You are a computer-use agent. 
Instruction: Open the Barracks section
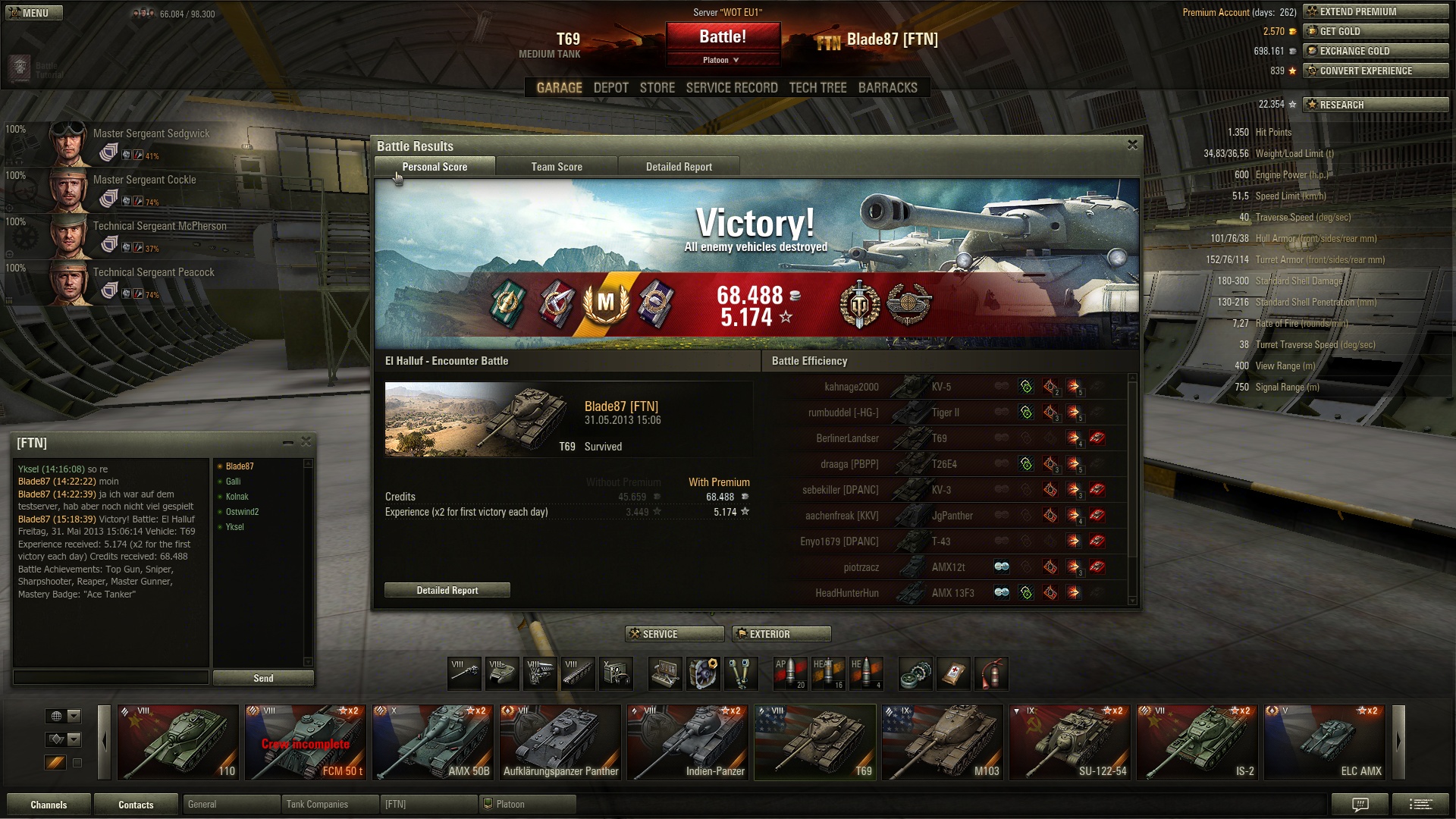click(x=887, y=88)
